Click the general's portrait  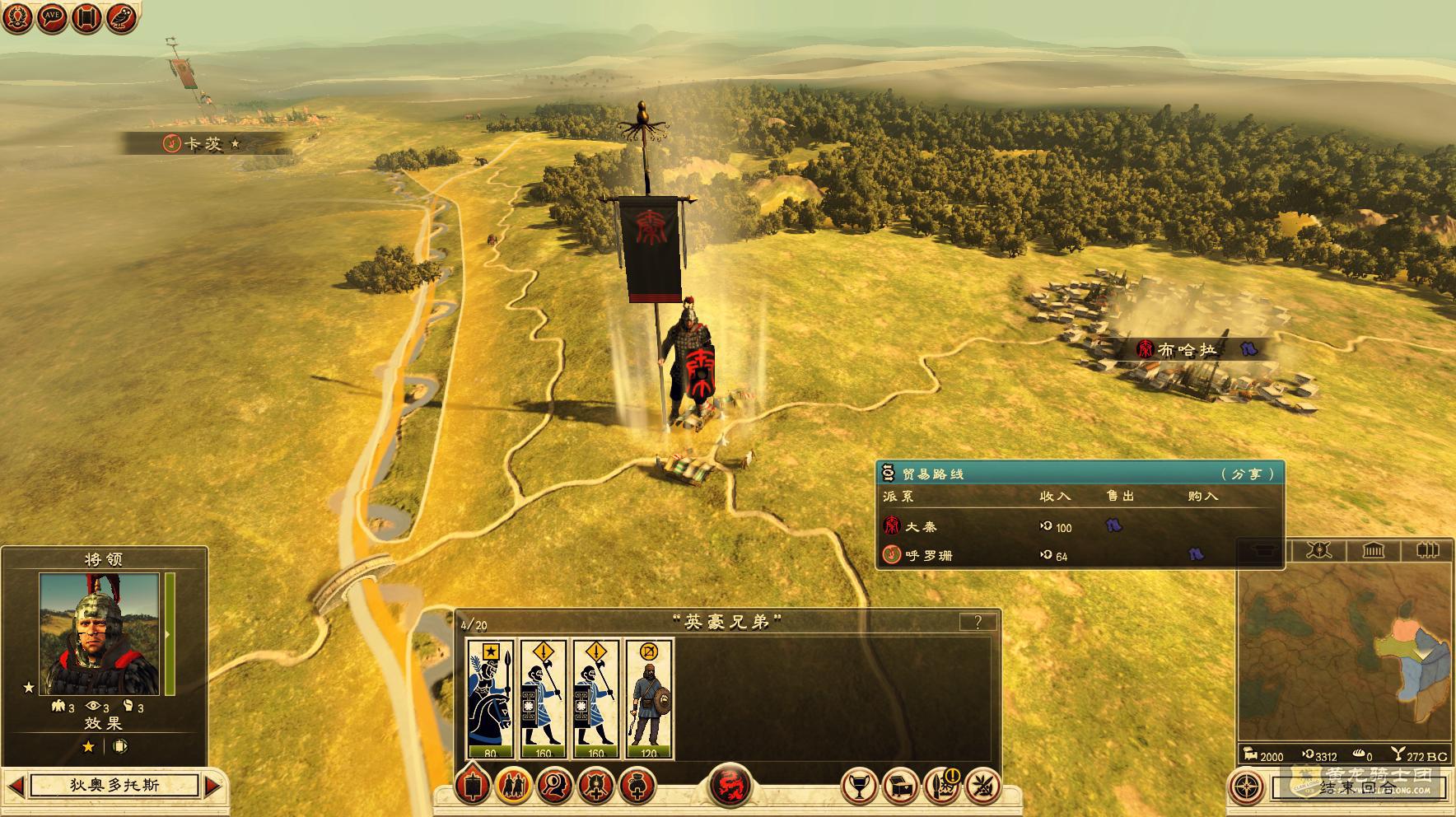pos(100,634)
